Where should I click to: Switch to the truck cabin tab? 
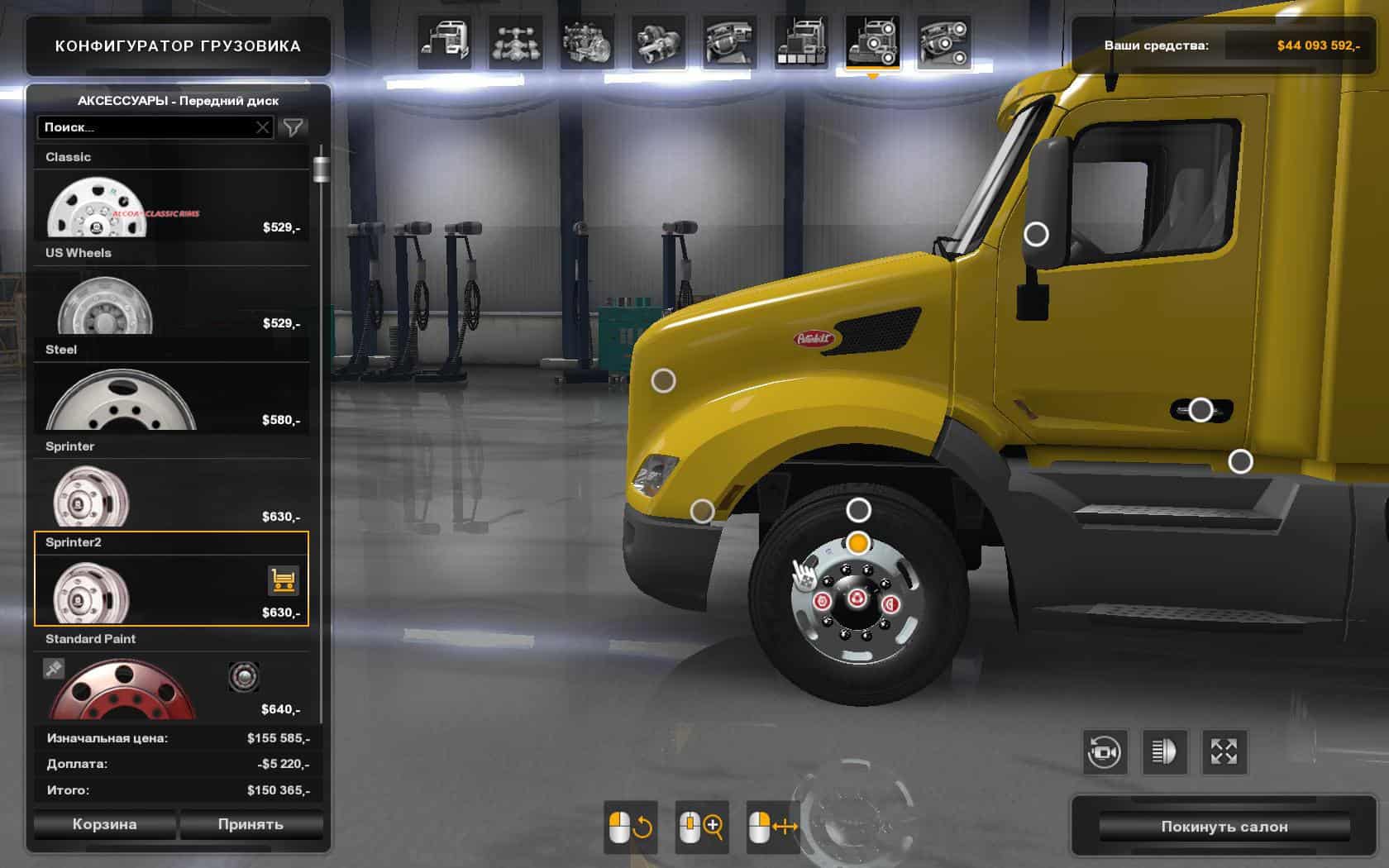(x=445, y=42)
